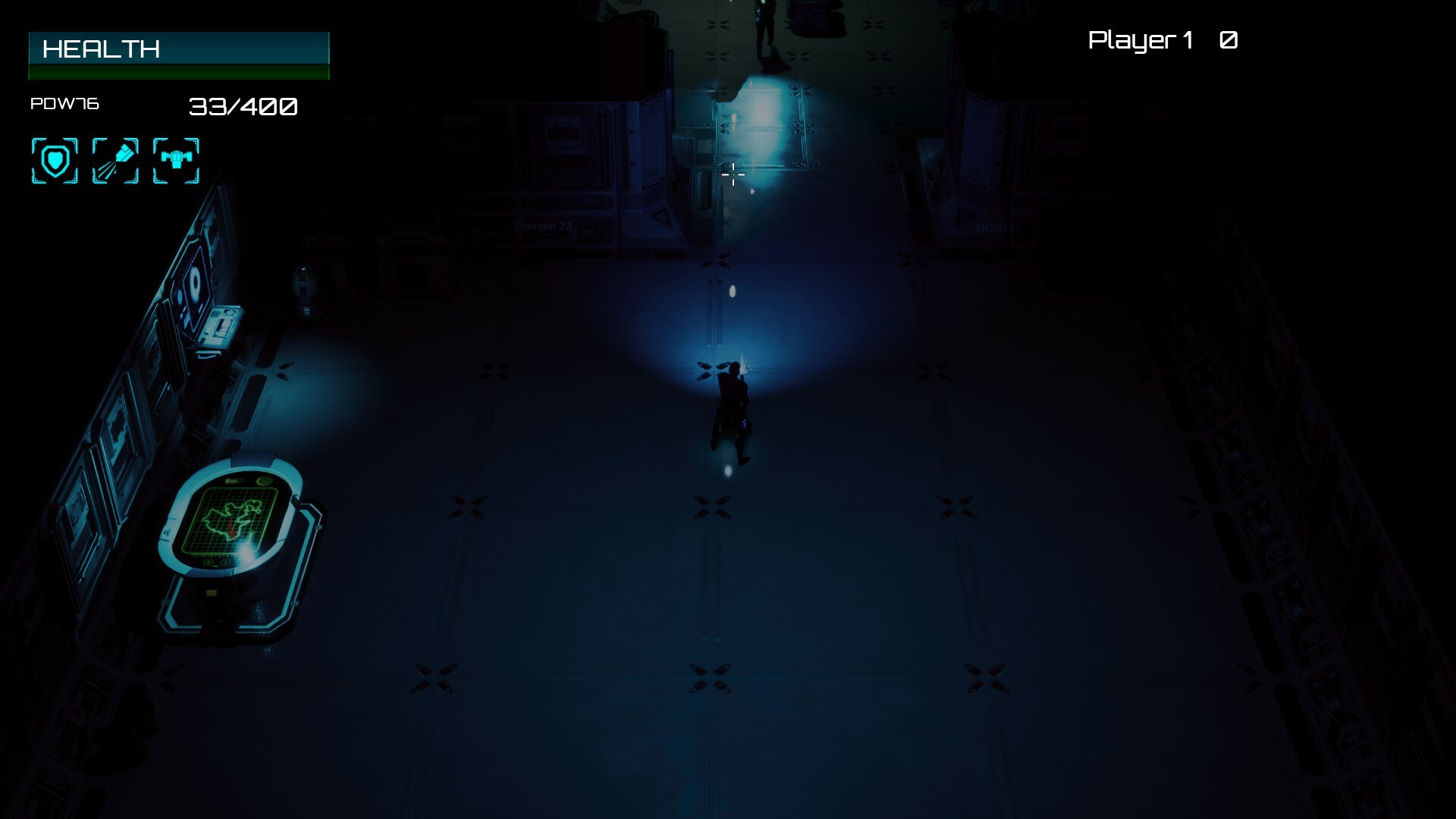Select the drone turret ability icon

[x=175, y=160]
